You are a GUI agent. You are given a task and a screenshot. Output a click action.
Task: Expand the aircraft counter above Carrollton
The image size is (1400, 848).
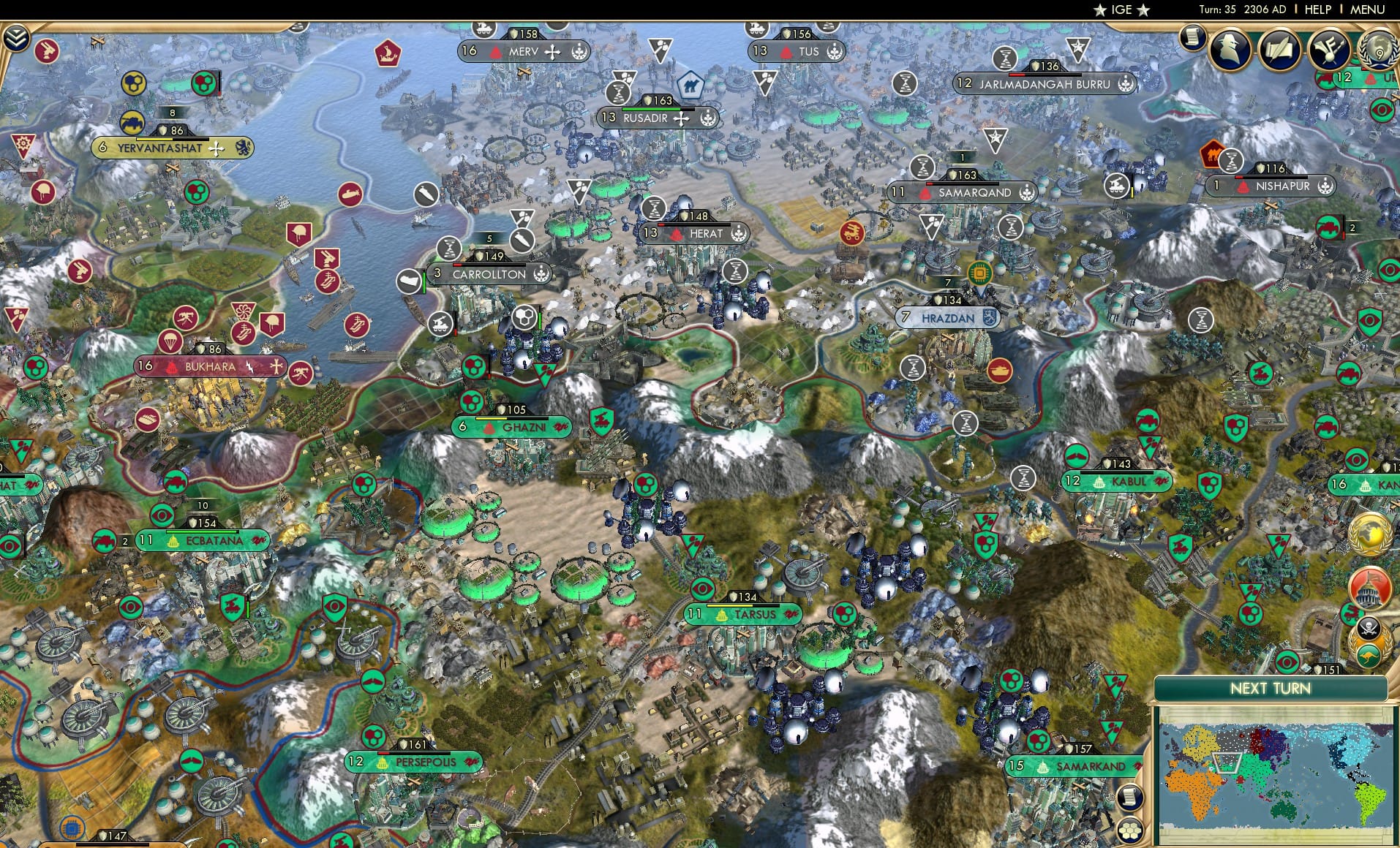tap(489, 239)
